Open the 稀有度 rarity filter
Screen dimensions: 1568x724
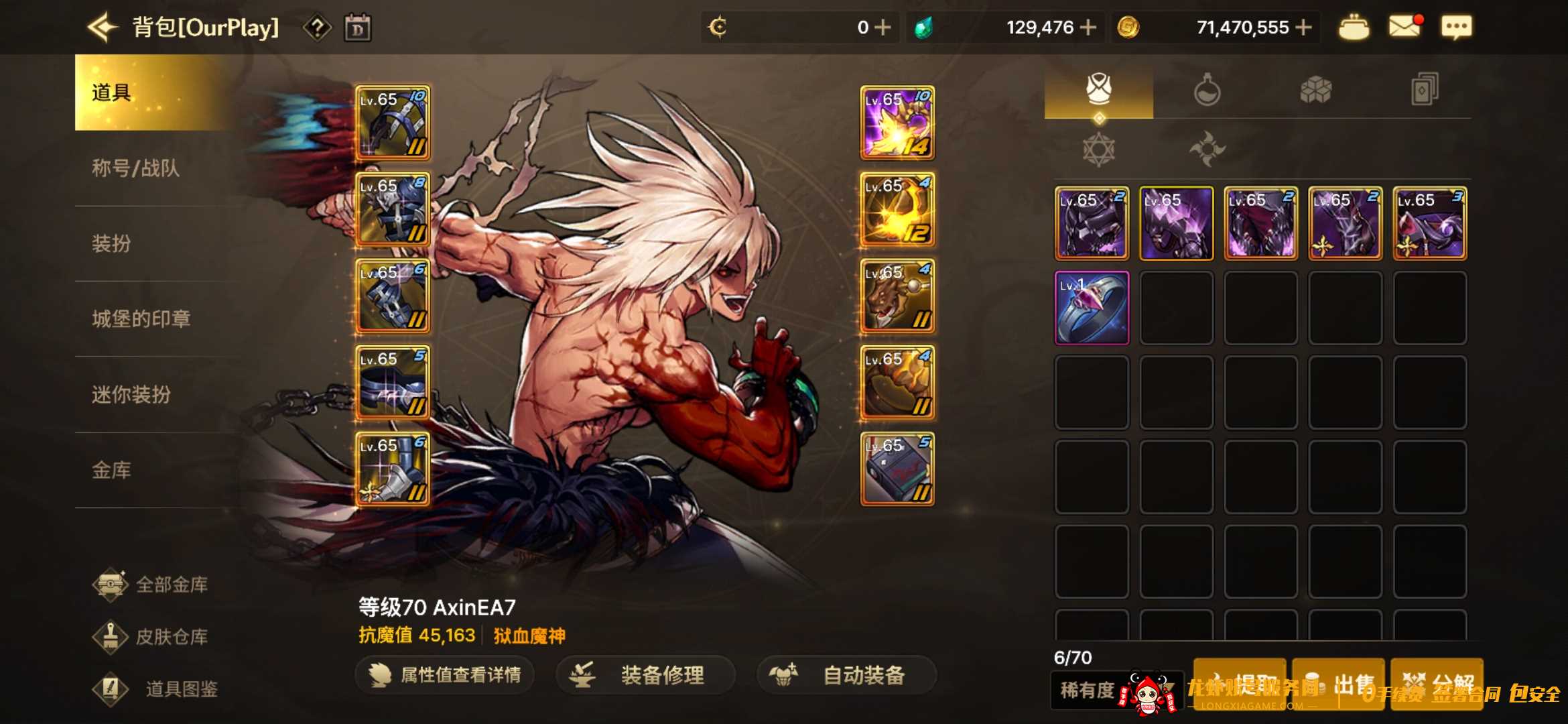1087,690
